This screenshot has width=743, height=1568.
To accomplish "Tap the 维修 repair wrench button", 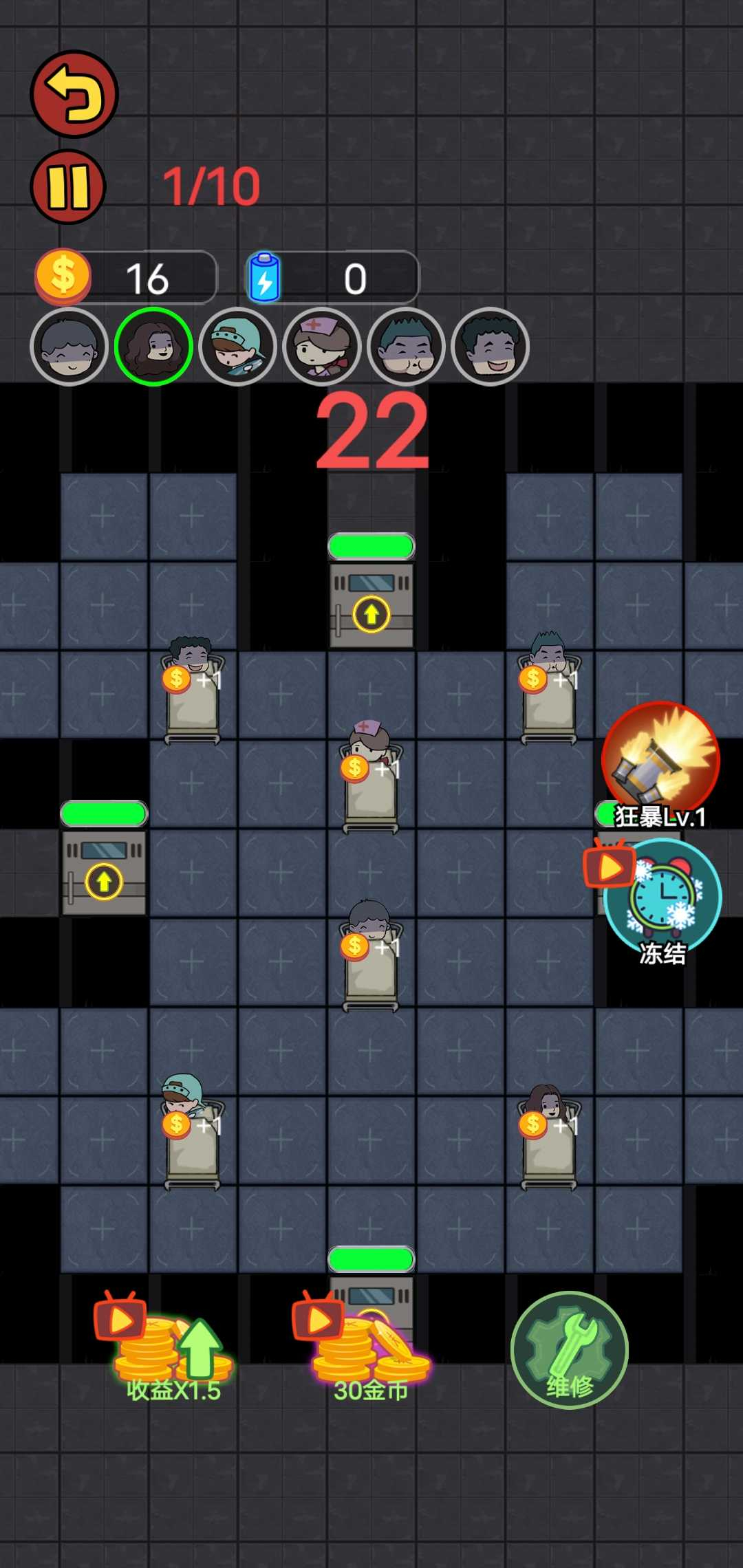I will (x=570, y=1350).
